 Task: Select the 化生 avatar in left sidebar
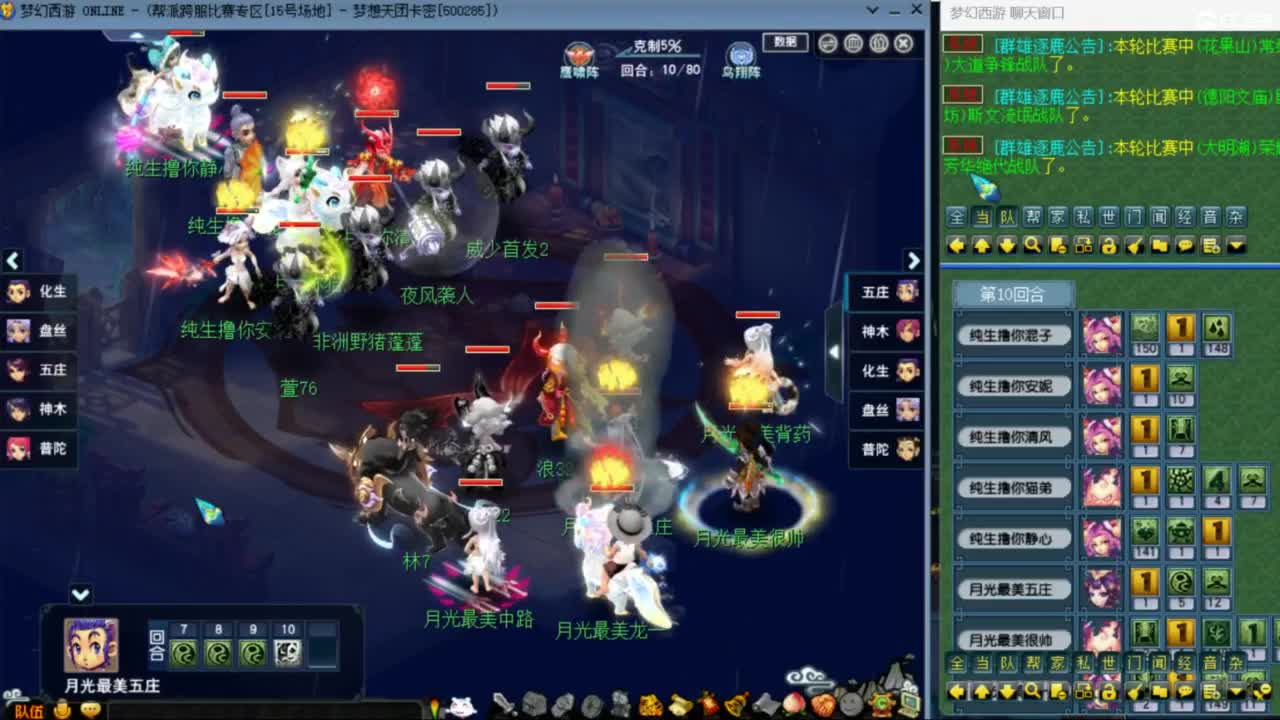[x=18, y=293]
